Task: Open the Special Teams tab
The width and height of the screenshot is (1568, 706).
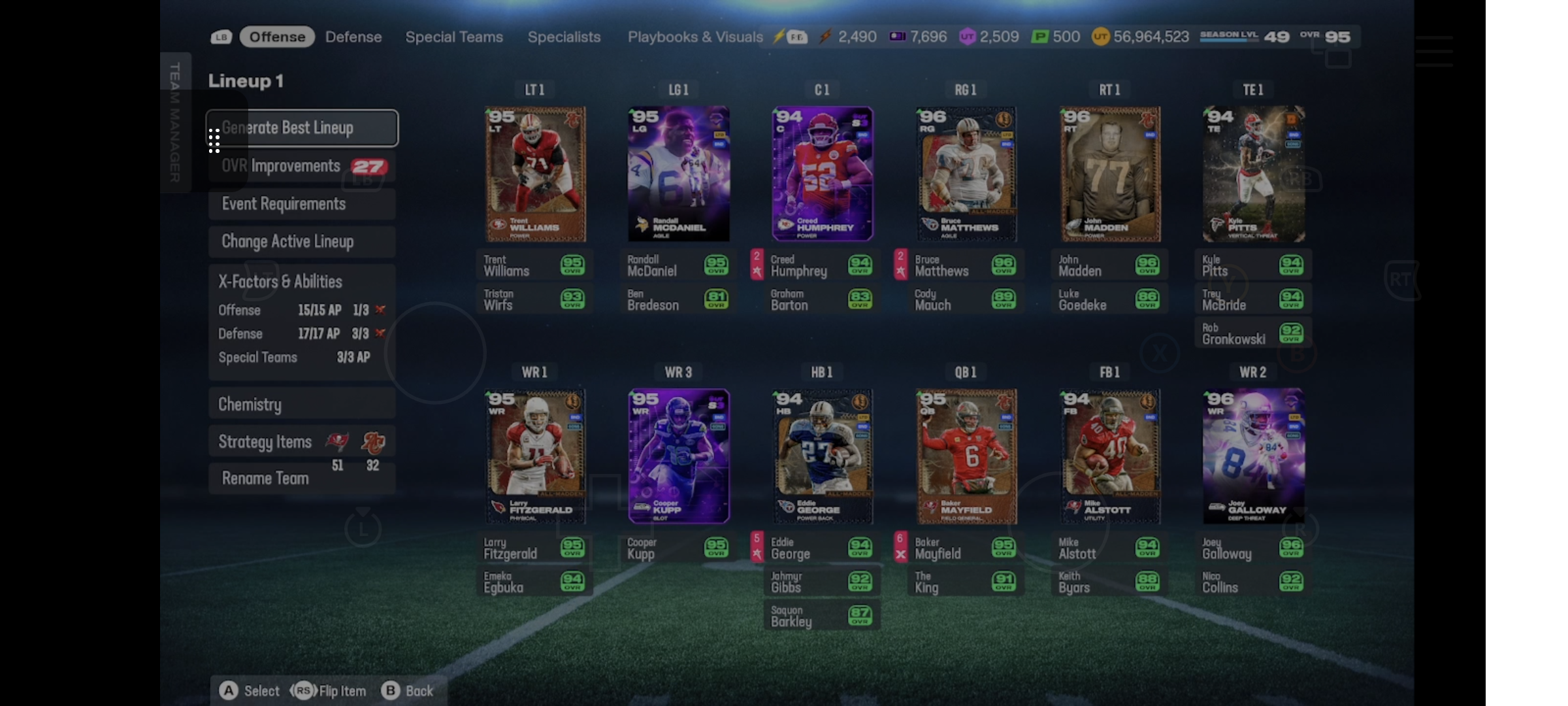Action: [x=454, y=37]
